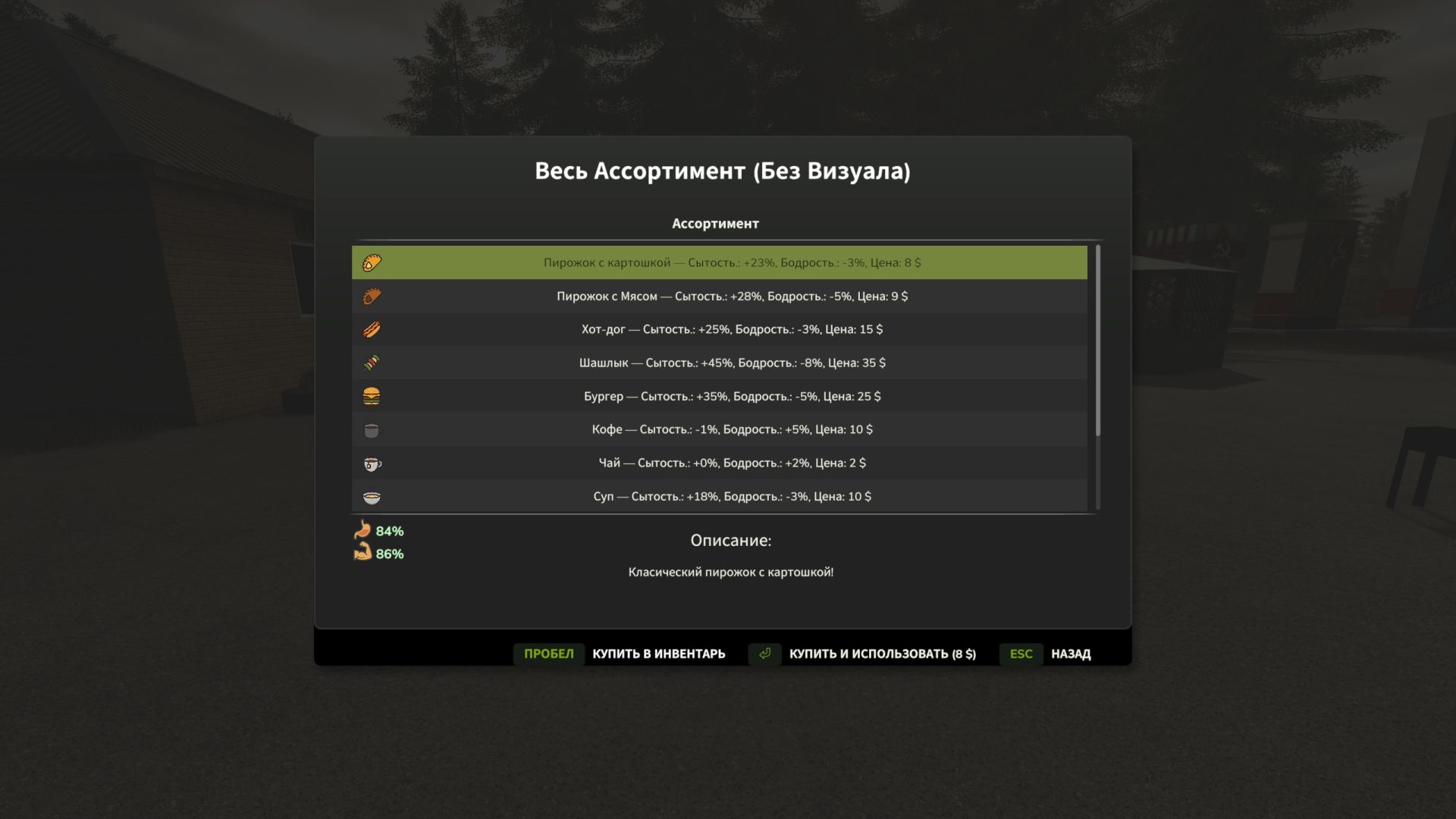Click КУПИТЬ В ИНВЕНТАРЬ button
The height and width of the screenshot is (819, 1456).
click(x=657, y=653)
